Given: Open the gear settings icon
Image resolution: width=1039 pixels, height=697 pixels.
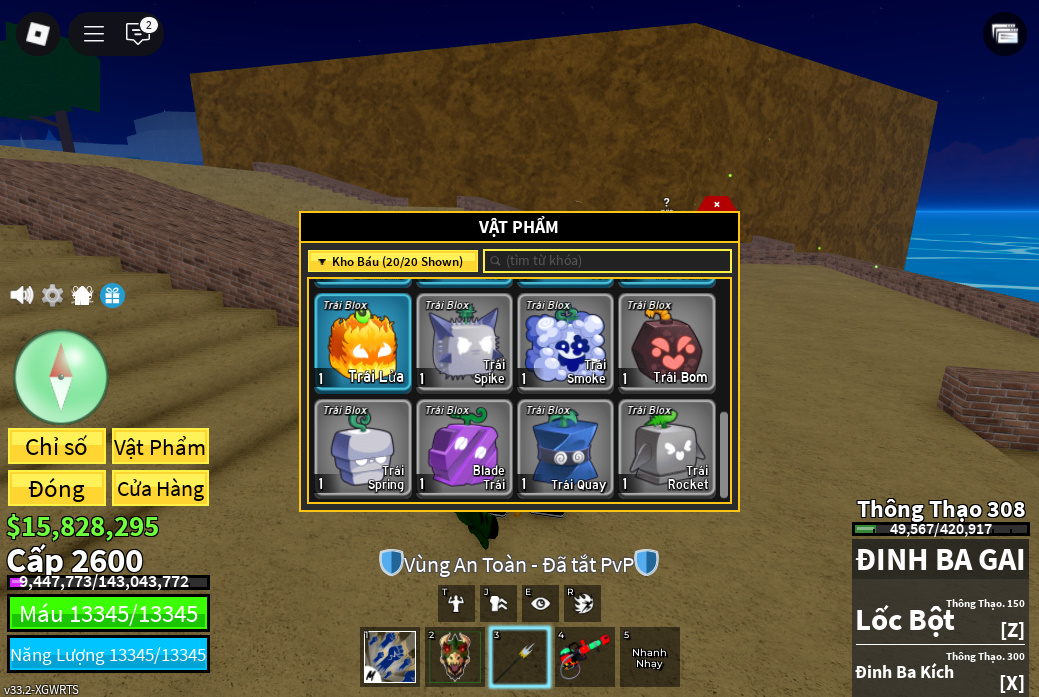Looking at the screenshot, I should [52, 295].
